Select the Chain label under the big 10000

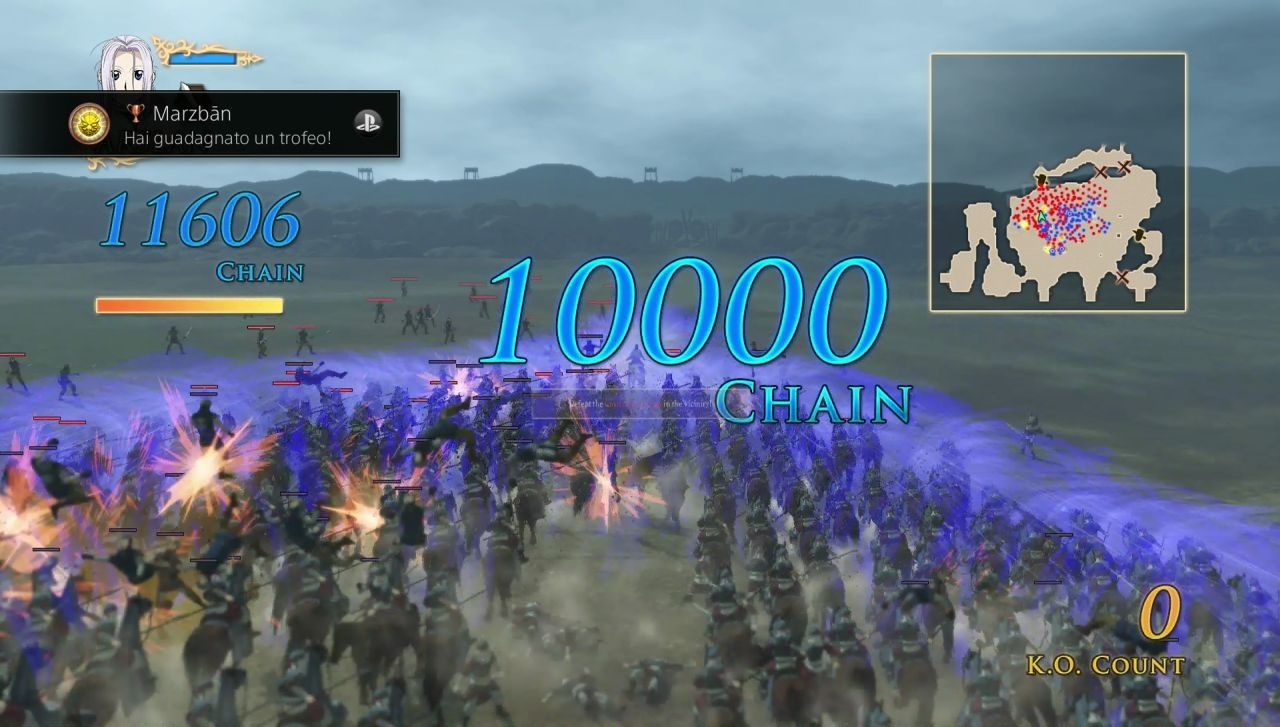pyautogui.click(x=810, y=405)
